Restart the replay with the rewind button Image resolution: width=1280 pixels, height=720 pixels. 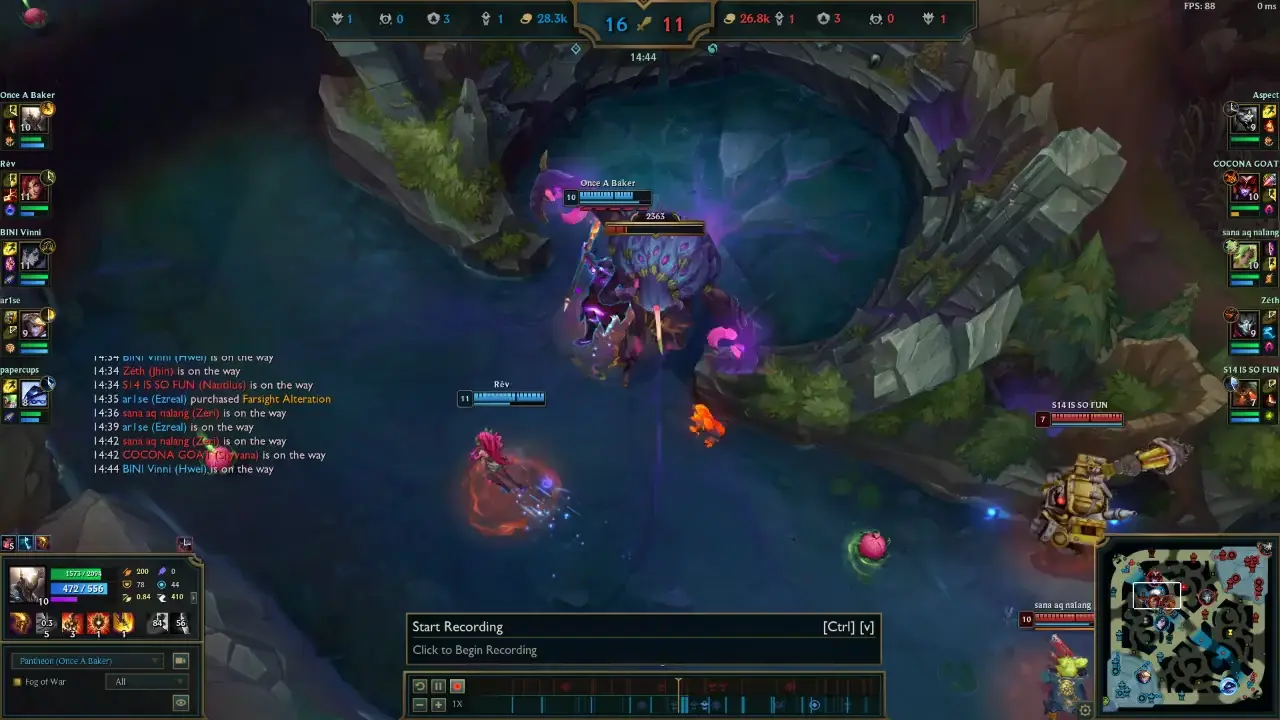(x=420, y=686)
